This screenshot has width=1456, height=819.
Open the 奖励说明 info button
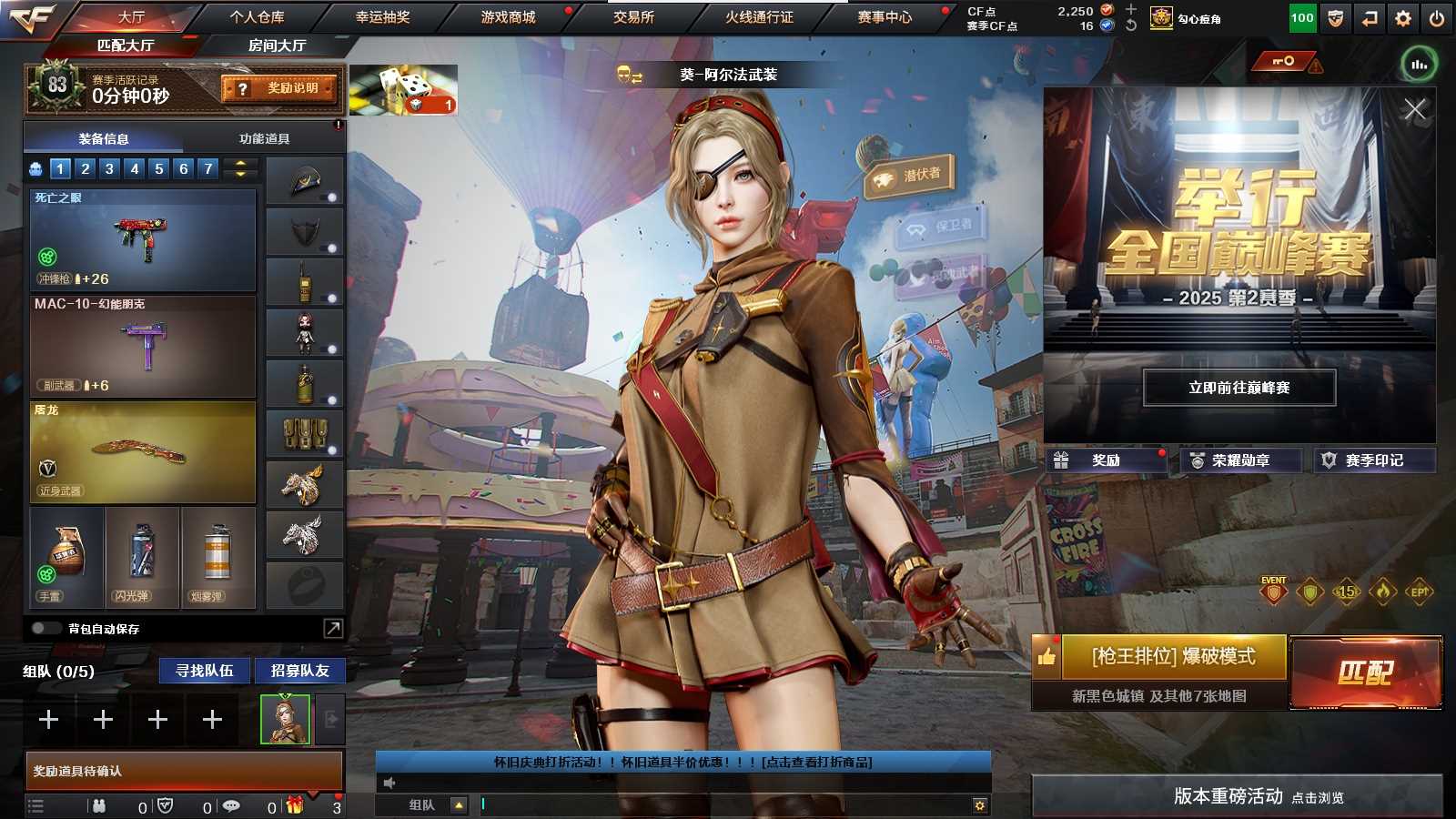[280, 88]
